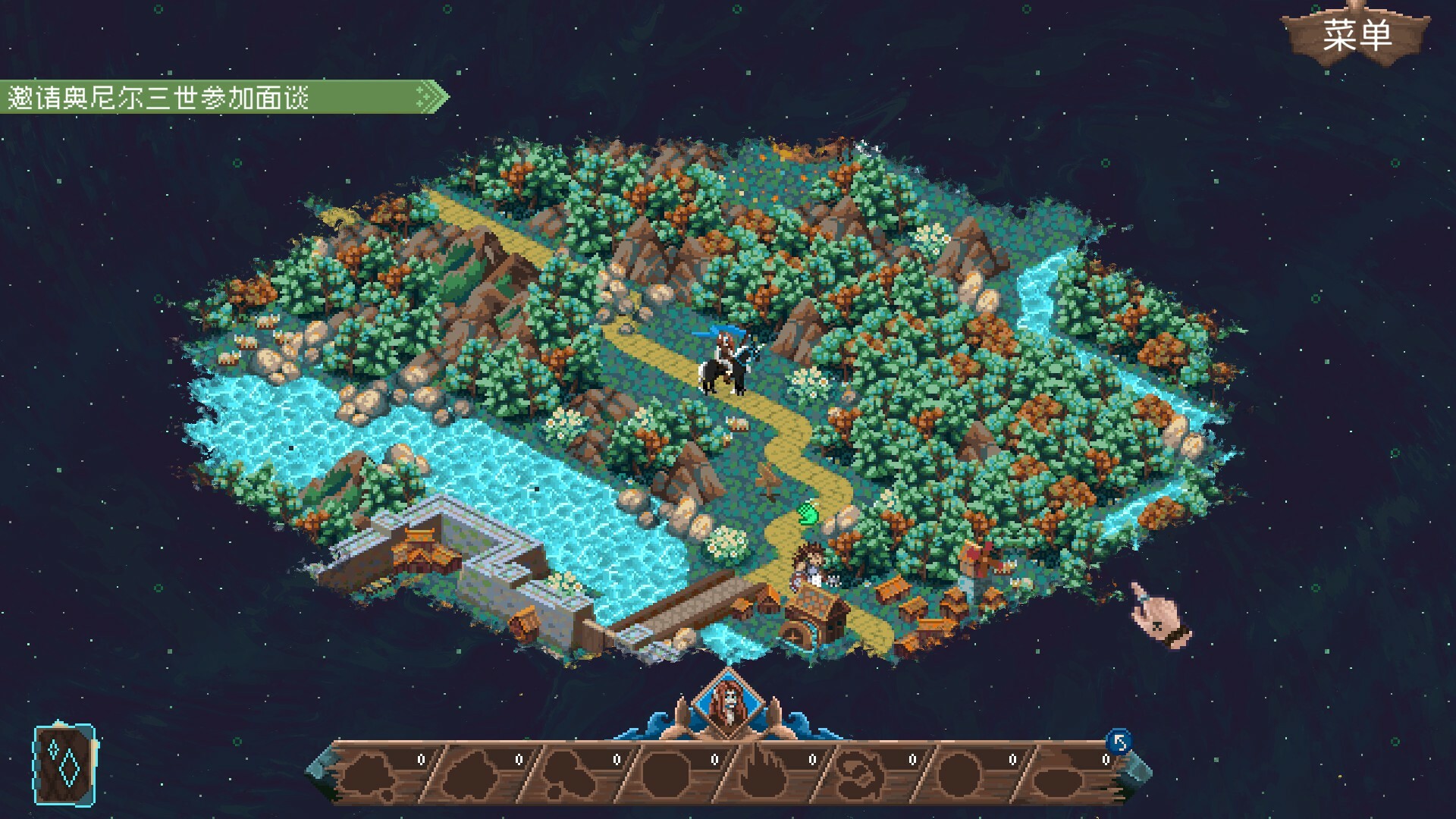
Task: Open the rune-marked book
Action: click(64, 764)
